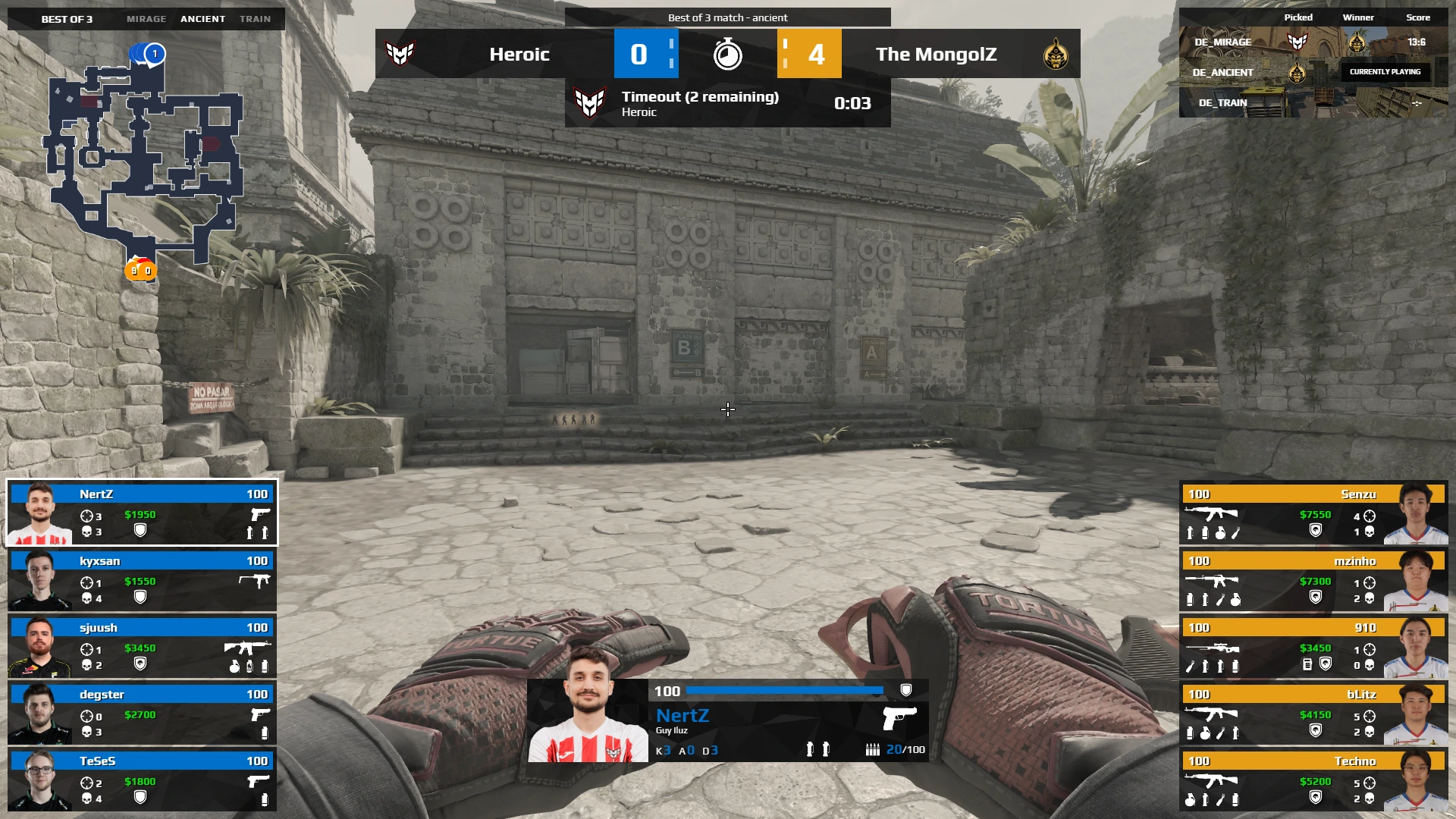This screenshot has width=1456, height=819.
Task: Select the observed NertZ panel at bottom
Action: pos(727,720)
